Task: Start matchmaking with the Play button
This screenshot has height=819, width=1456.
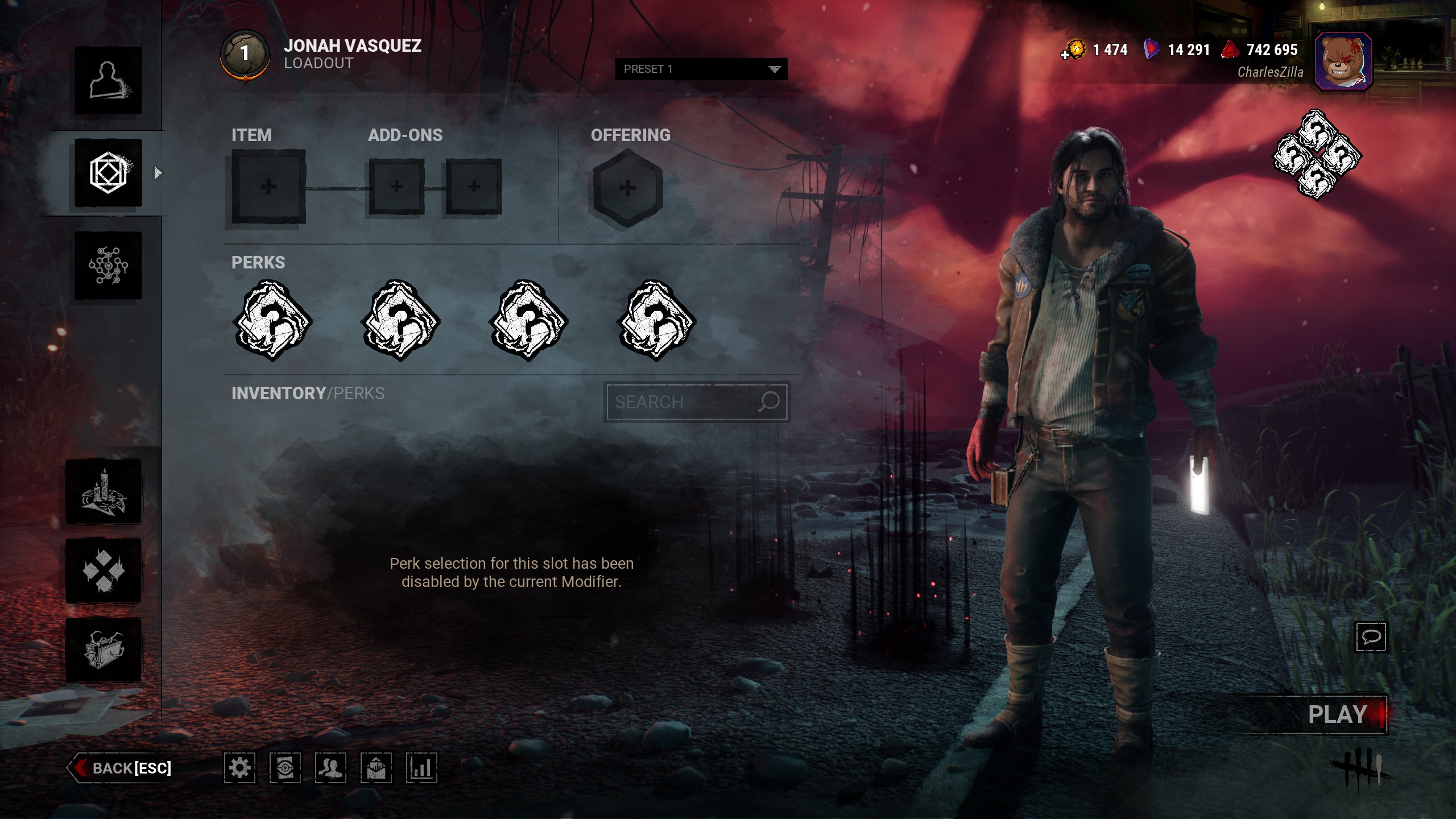Action: click(x=1338, y=715)
